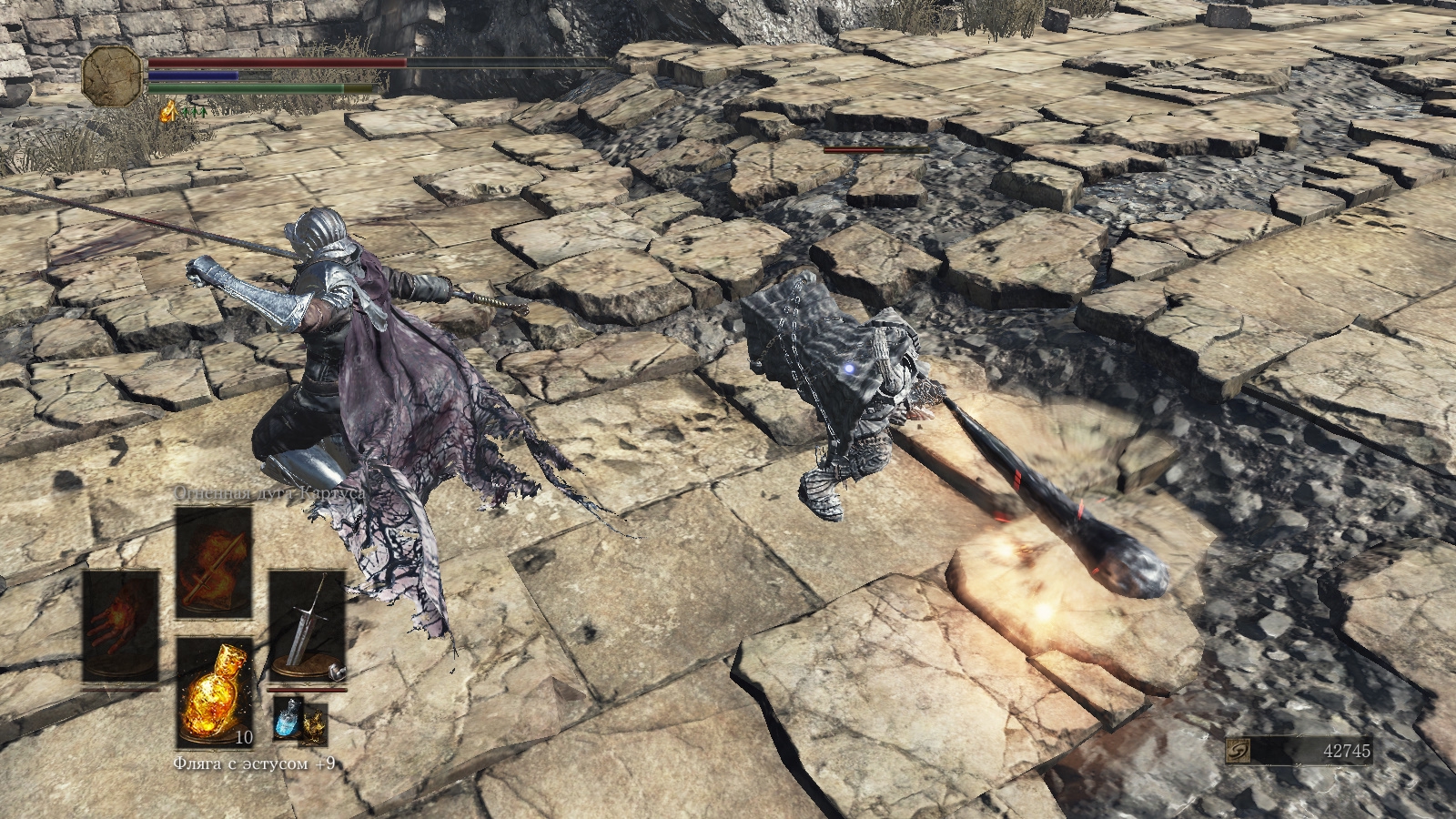Select the pyromancy flame hand slot

121,626
